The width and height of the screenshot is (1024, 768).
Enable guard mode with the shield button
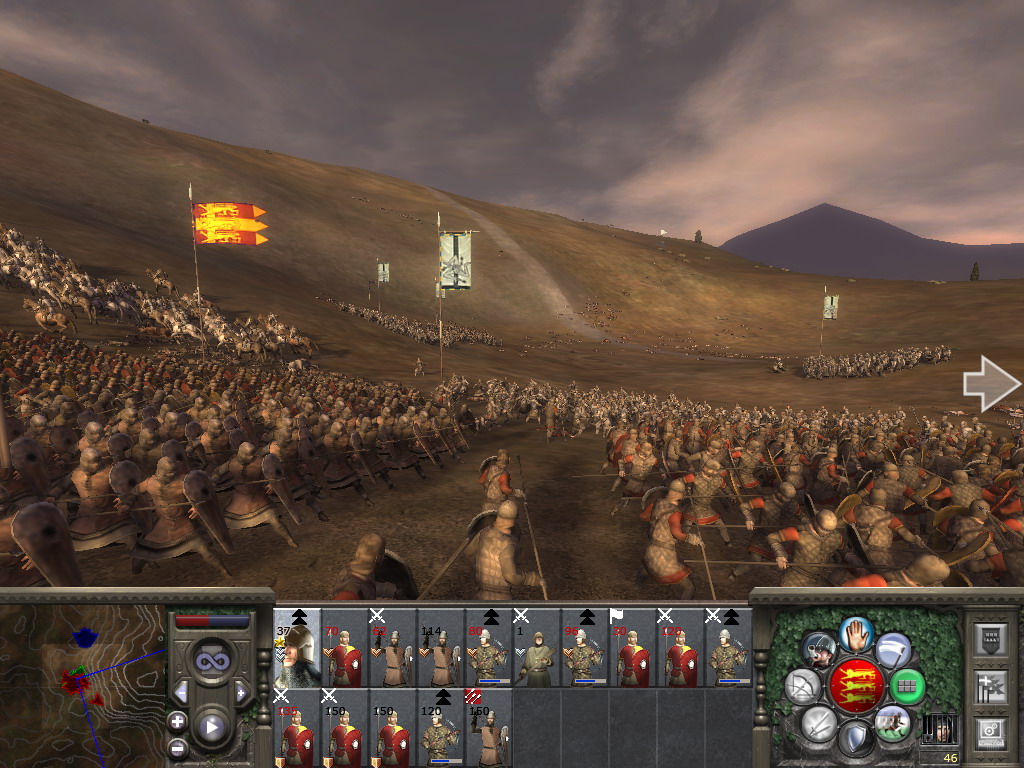click(854, 739)
